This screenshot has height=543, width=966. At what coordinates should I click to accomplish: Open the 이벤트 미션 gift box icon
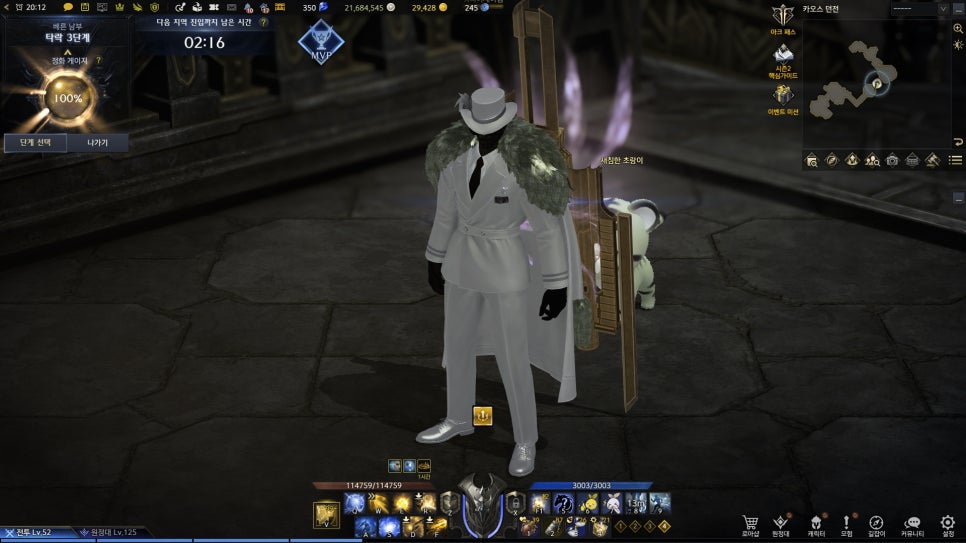click(x=782, y=95)
